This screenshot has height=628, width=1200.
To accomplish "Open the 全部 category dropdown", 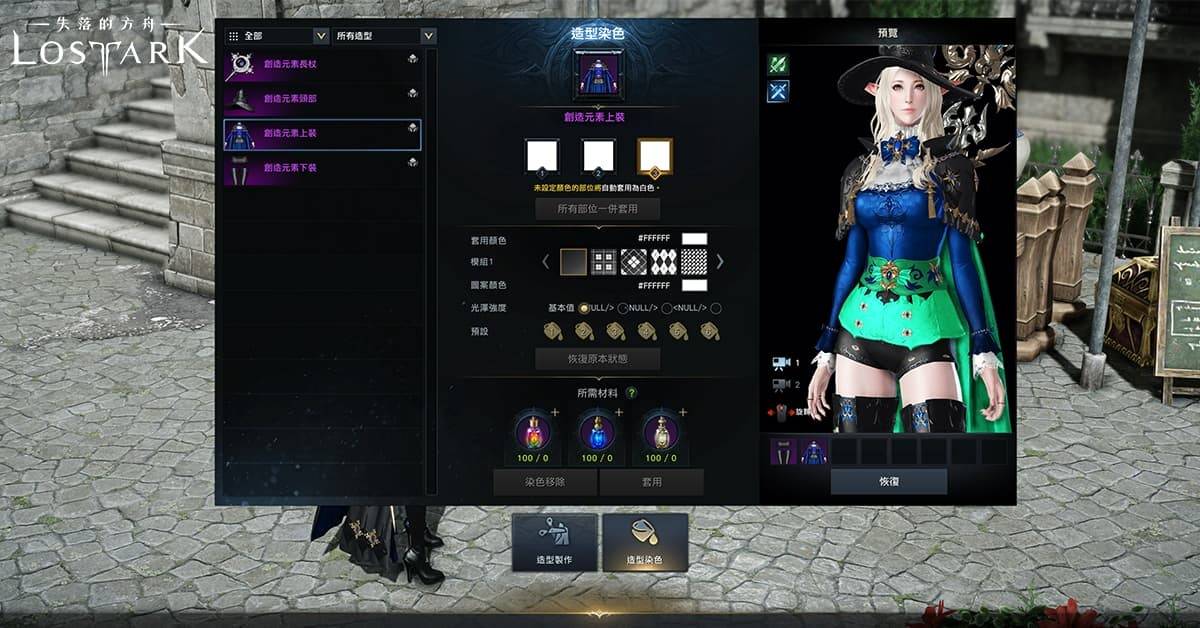I will pyautogui.click(x=277, y=36).
